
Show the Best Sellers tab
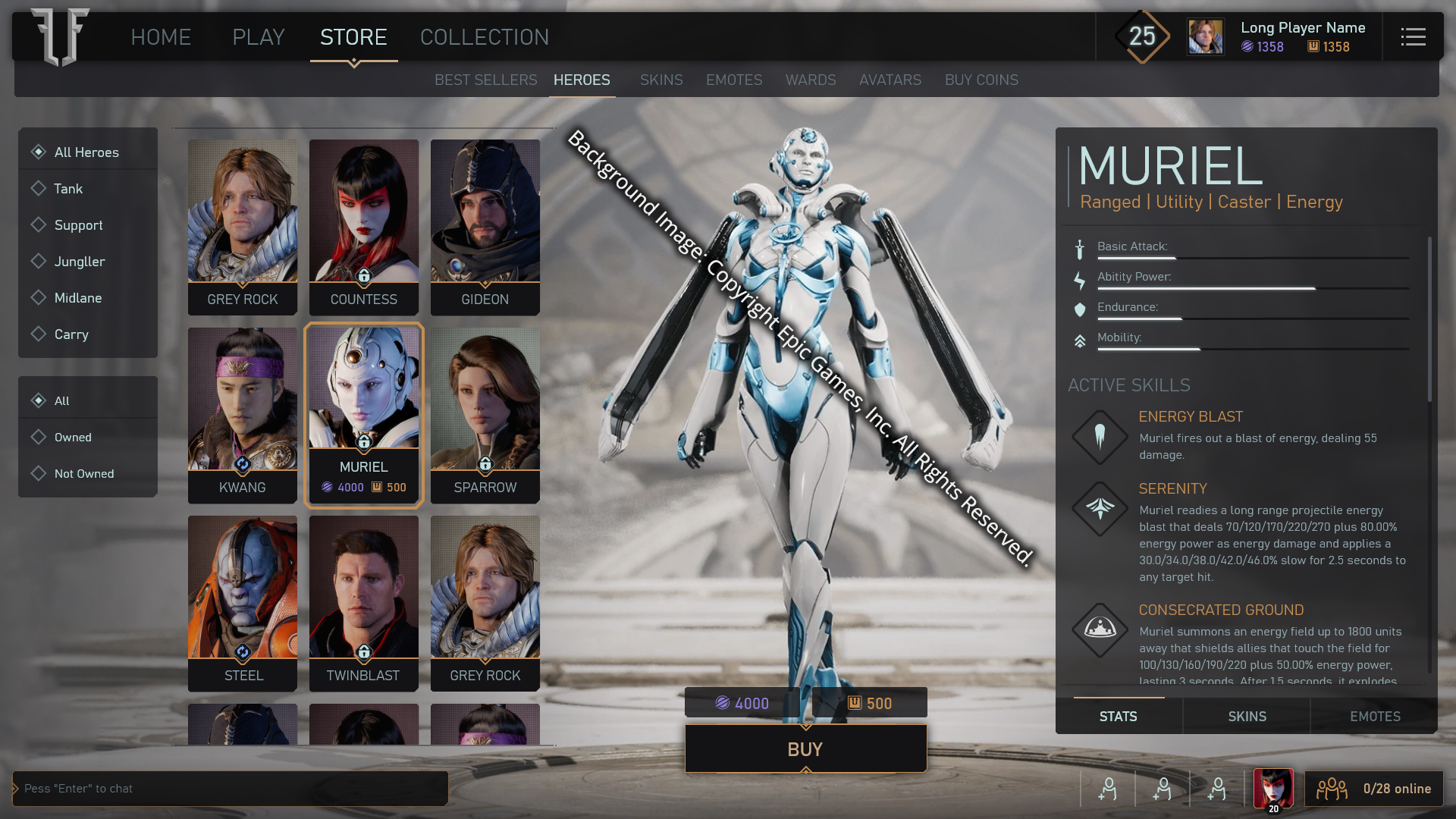485,80
